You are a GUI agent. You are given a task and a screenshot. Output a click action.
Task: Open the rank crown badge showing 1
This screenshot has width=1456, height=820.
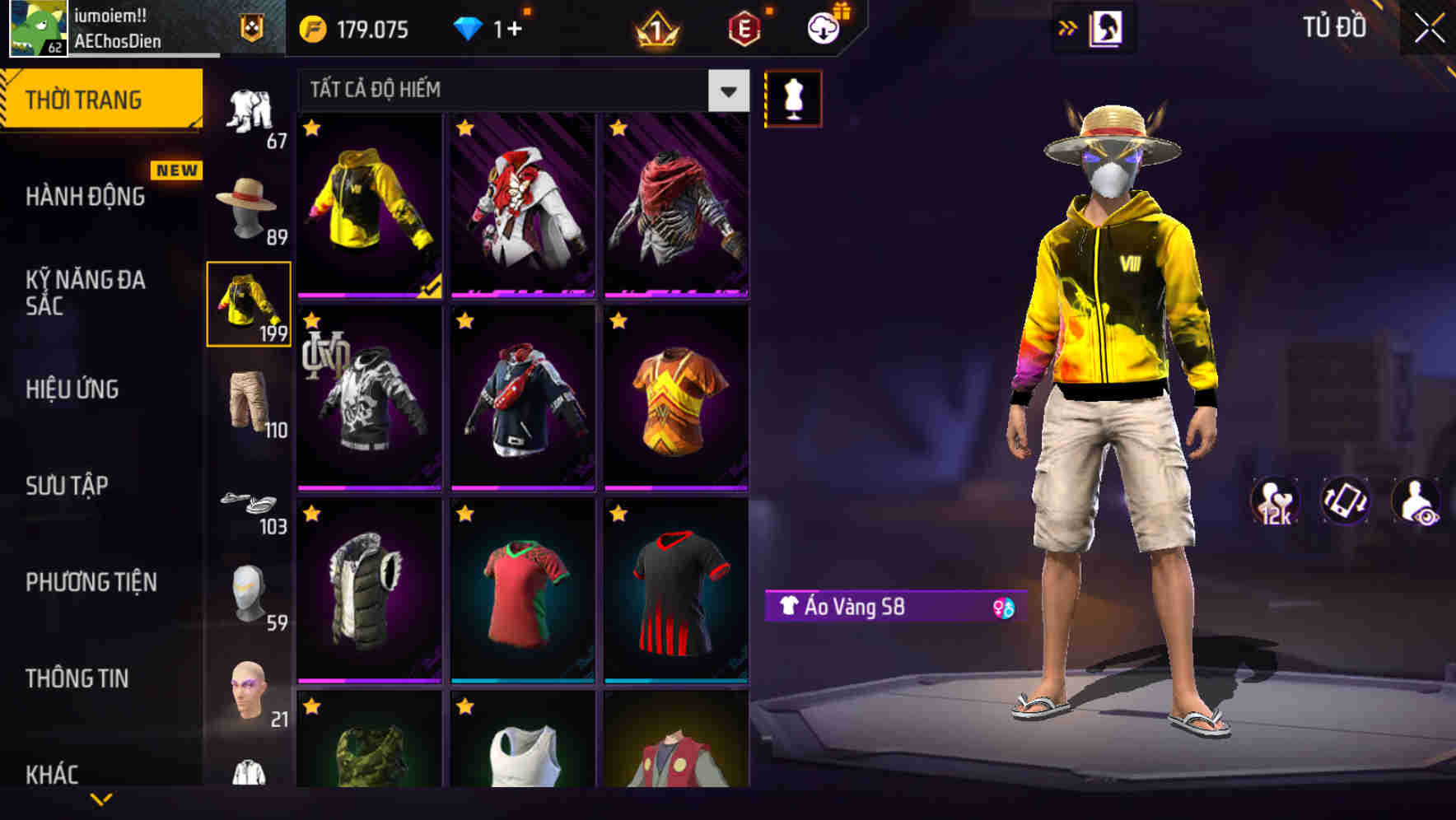tap(655, 30)
